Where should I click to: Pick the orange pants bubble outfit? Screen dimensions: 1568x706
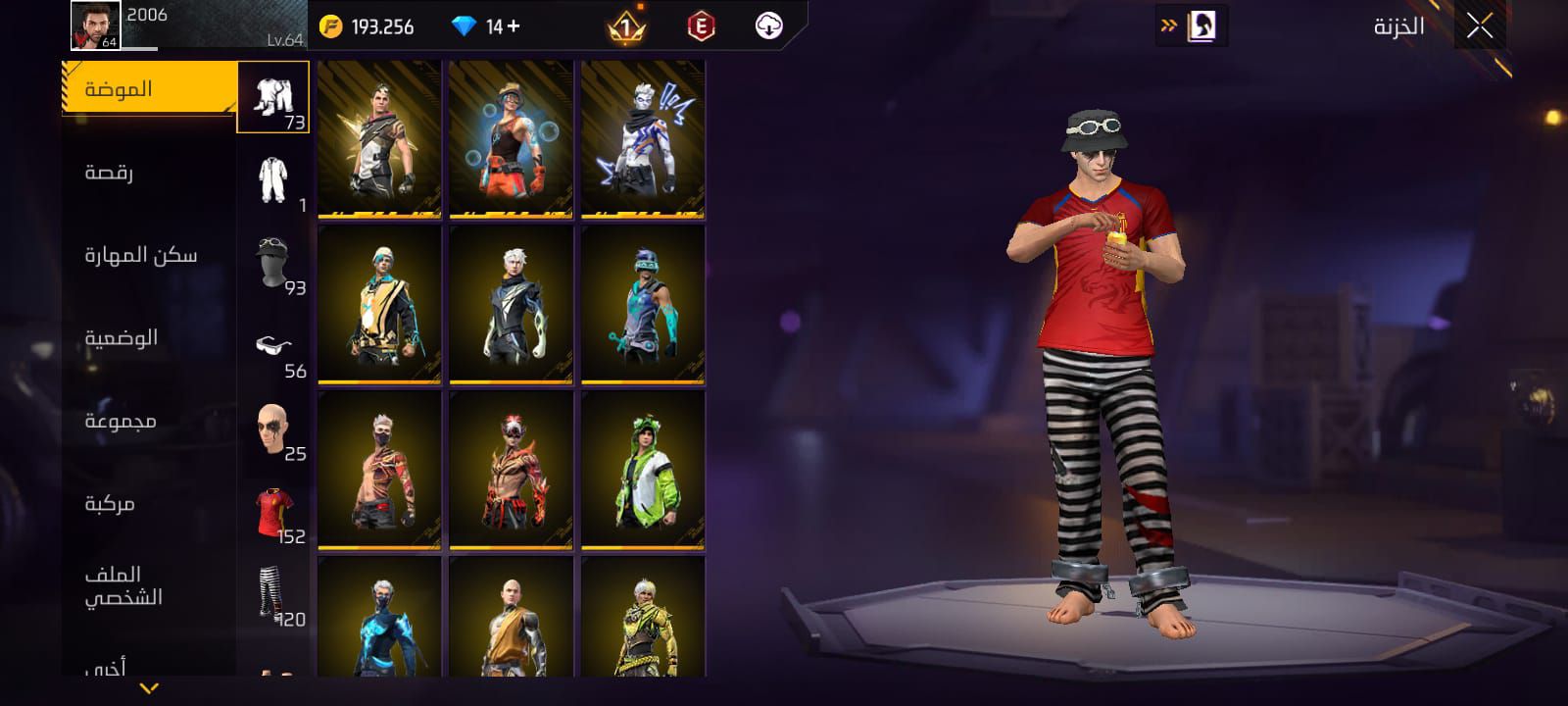[x=511, y=138]
